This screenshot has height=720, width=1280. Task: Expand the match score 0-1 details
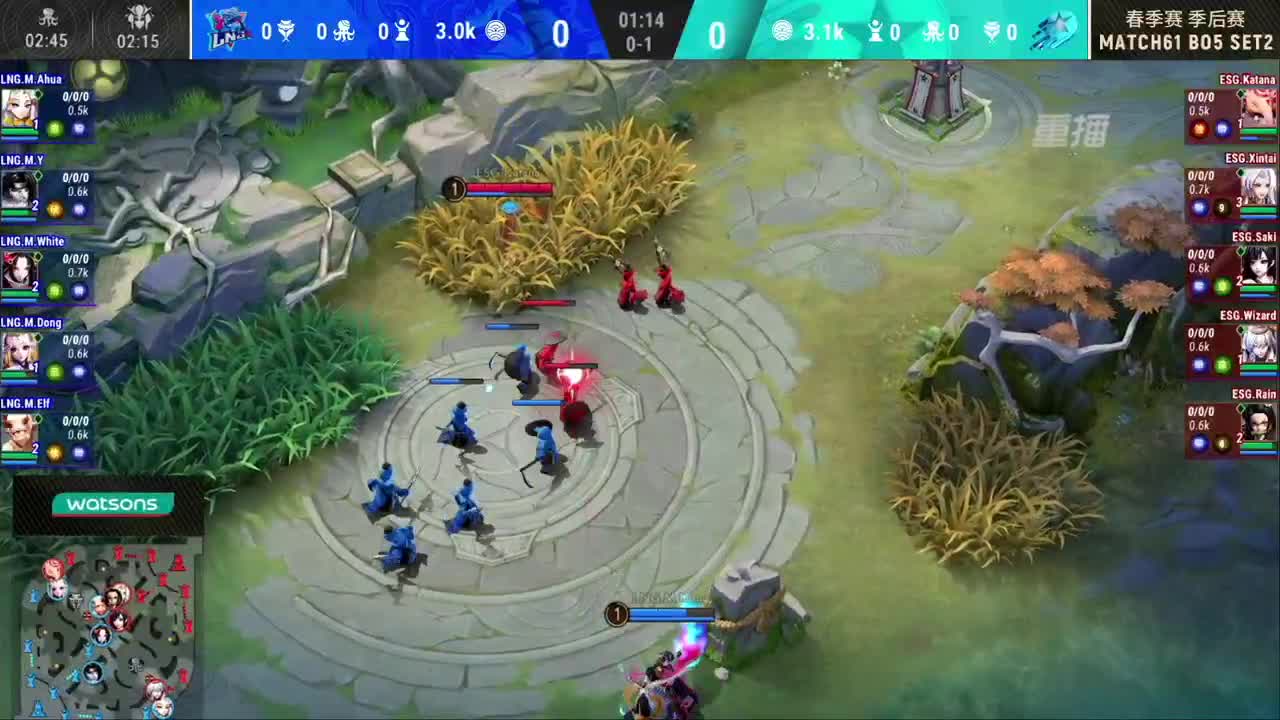point(640,43)
